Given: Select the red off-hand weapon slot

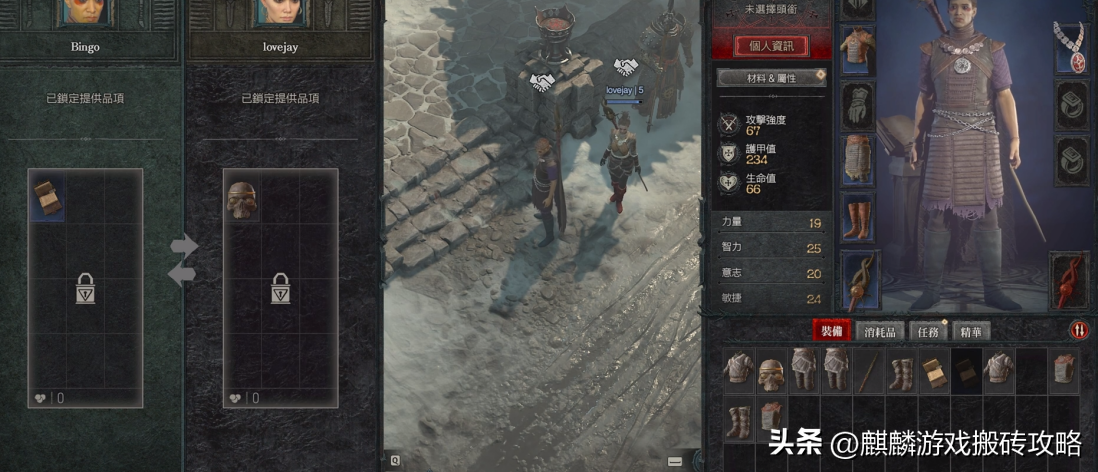Looking at the screenshot, I should coord(1070,280).
